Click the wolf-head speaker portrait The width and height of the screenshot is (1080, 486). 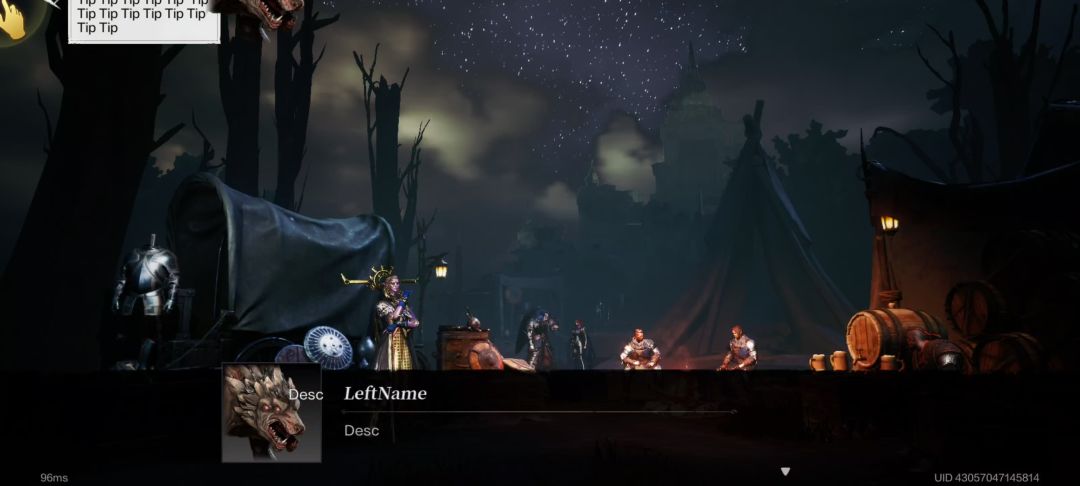click(270, 412)
